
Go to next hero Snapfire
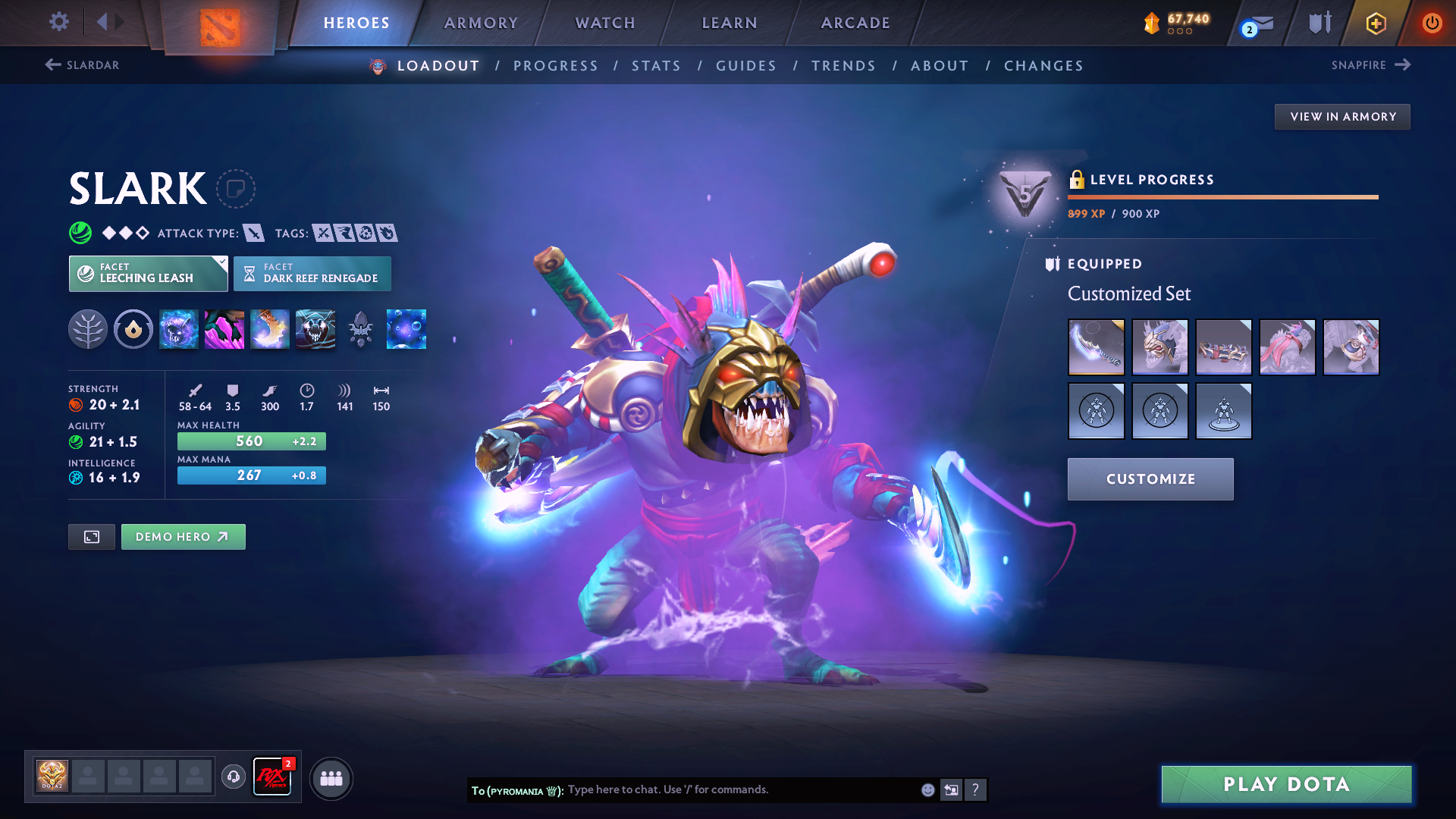point(1370,65)
